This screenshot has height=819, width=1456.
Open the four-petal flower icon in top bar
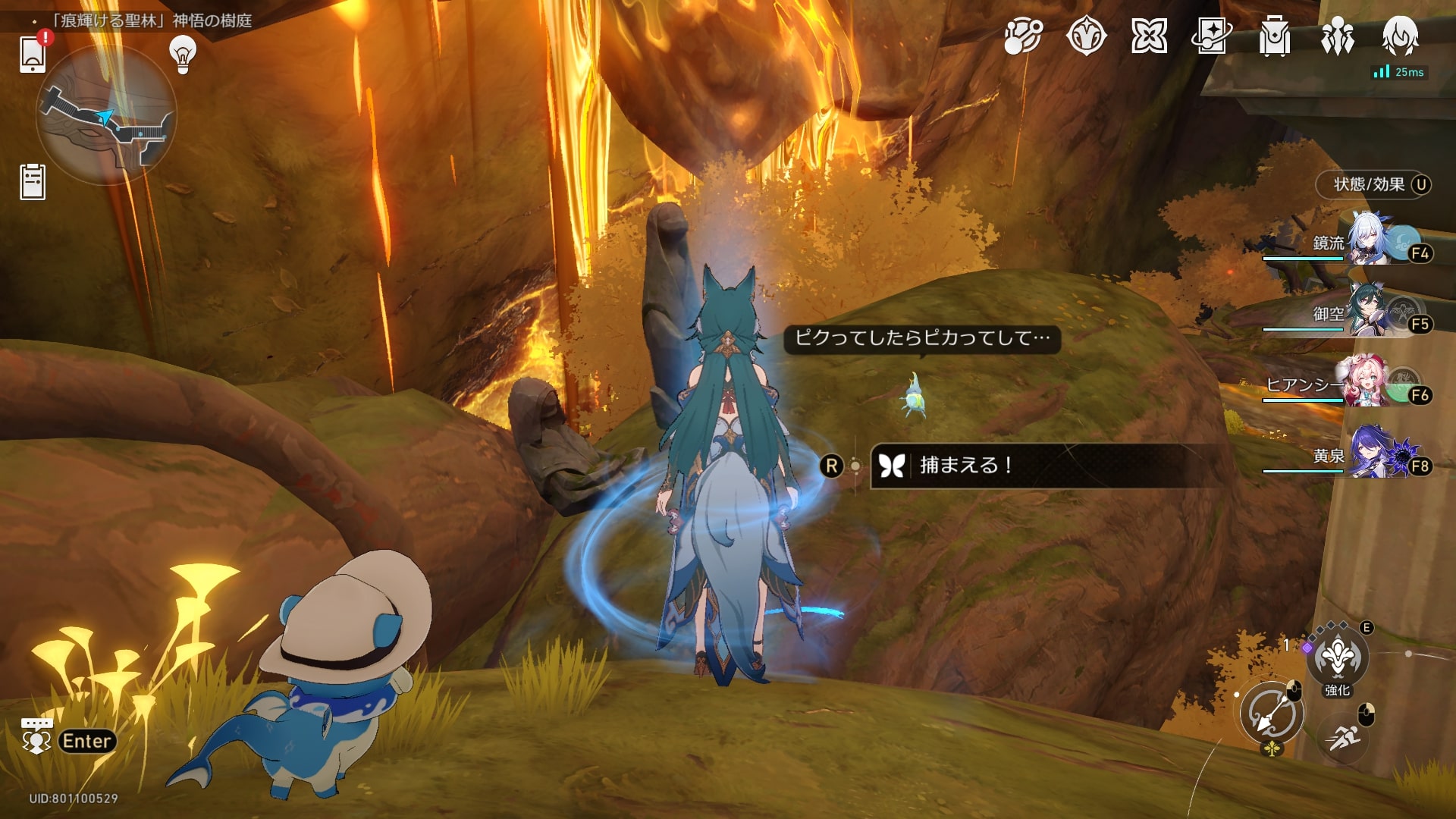tap(1149, 36)
